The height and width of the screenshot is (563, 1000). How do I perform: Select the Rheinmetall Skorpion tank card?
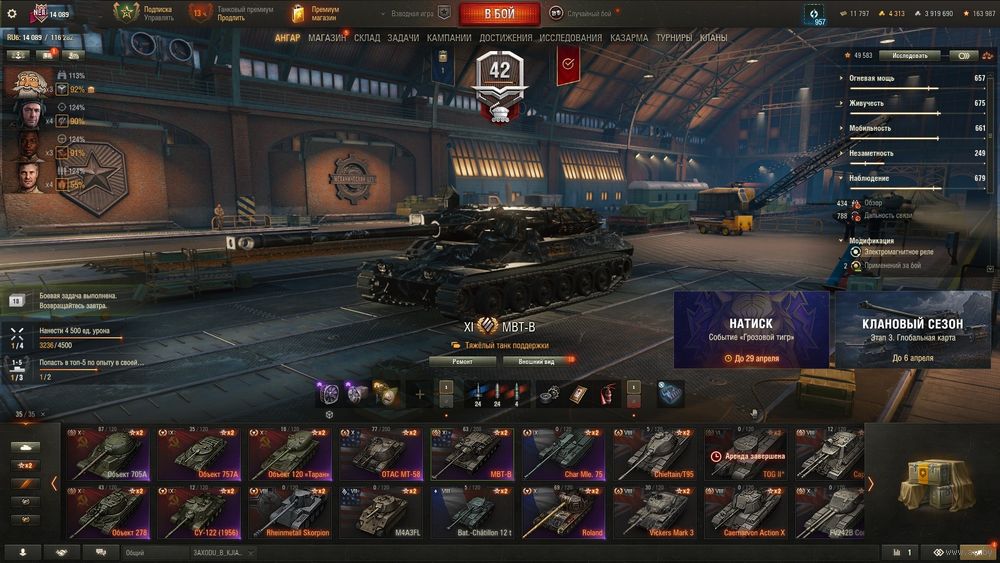[290, 511]
